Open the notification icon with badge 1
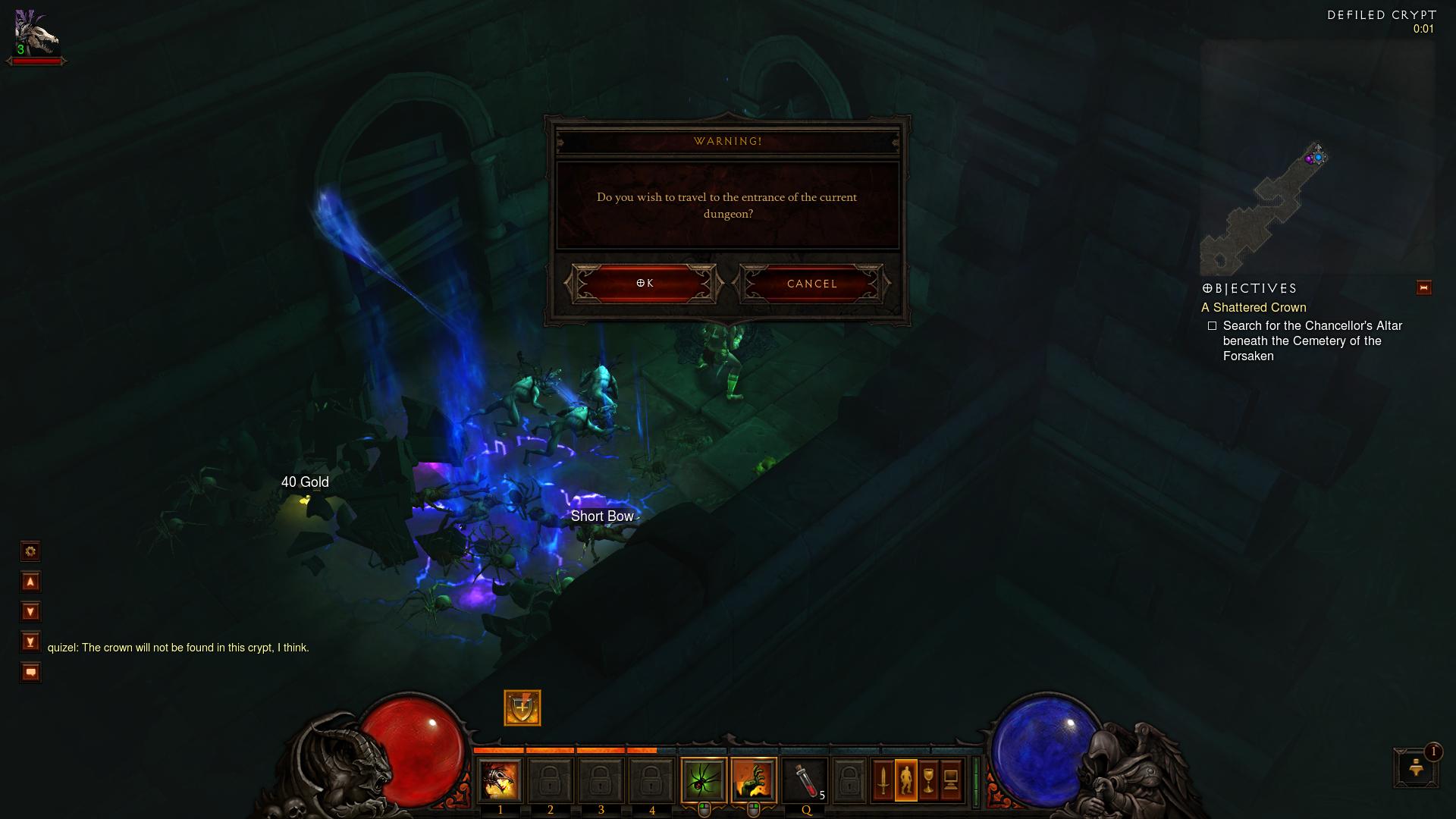Image resolution: width=1456 pixels, height=819 pixels. [1416, 768]
